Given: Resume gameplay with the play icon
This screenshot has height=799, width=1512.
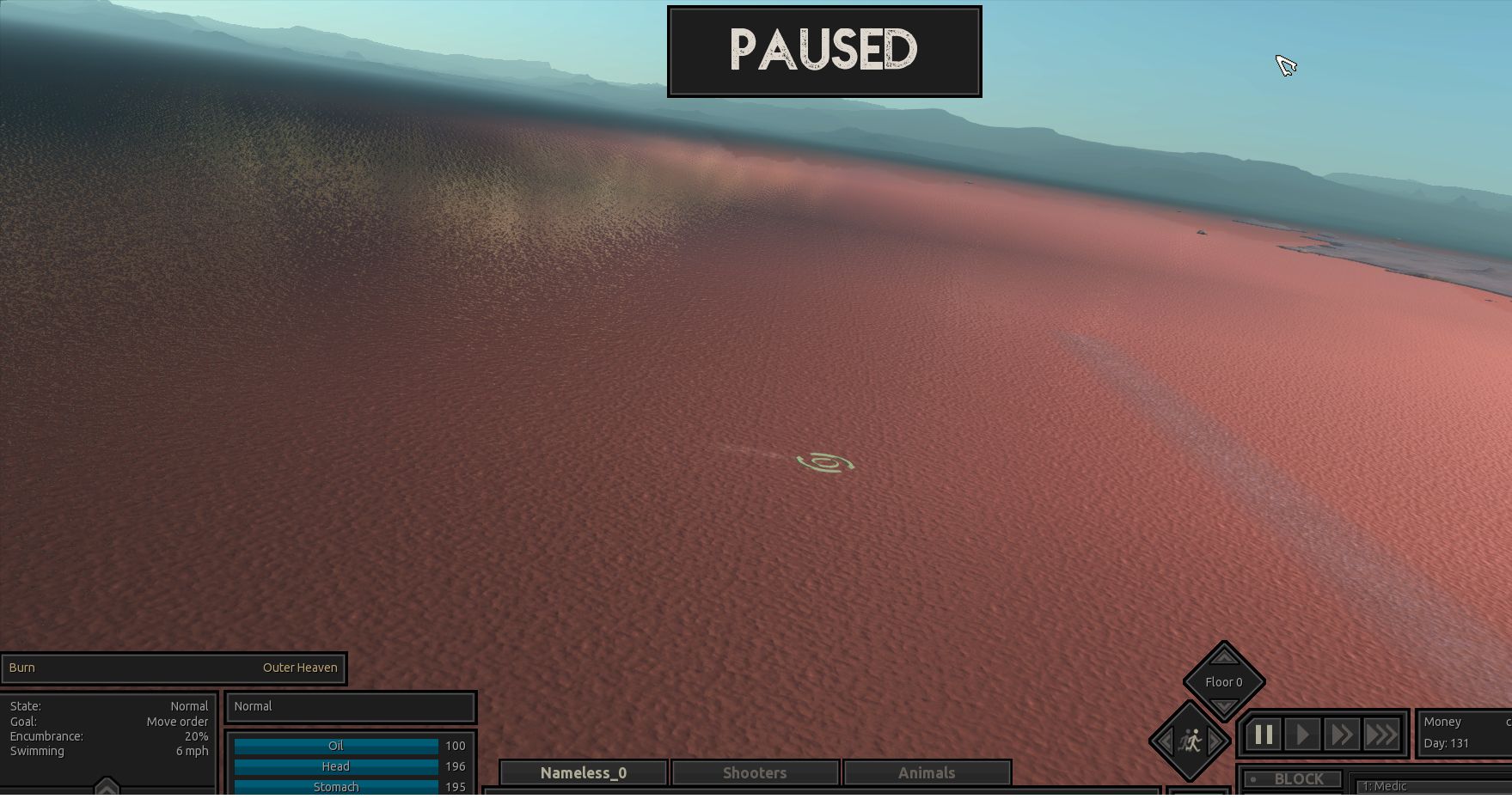Looking at the screenshot, I should pos(1302,735).
